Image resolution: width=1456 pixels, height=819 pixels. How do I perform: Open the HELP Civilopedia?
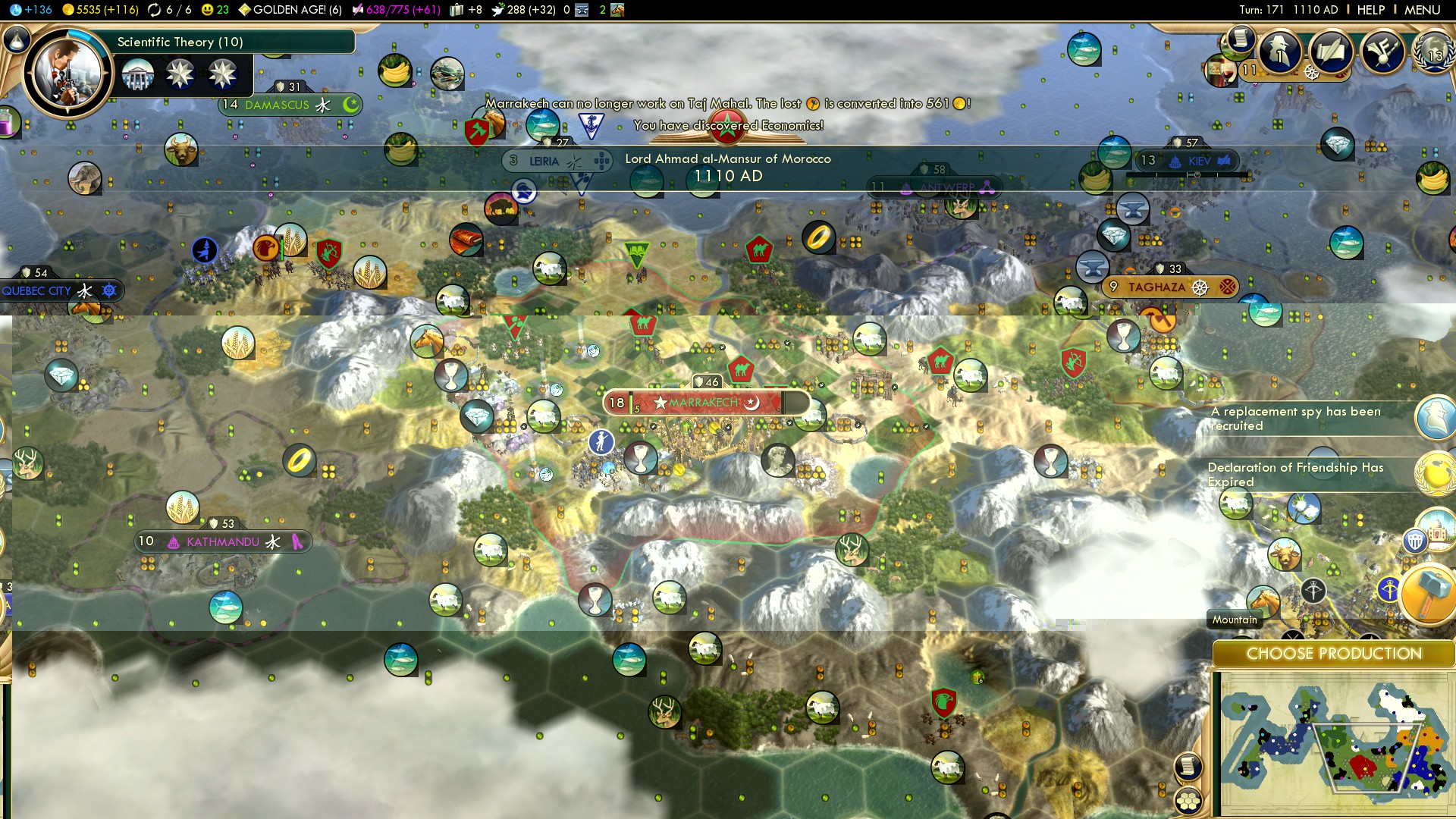(x=1370, y=10)
